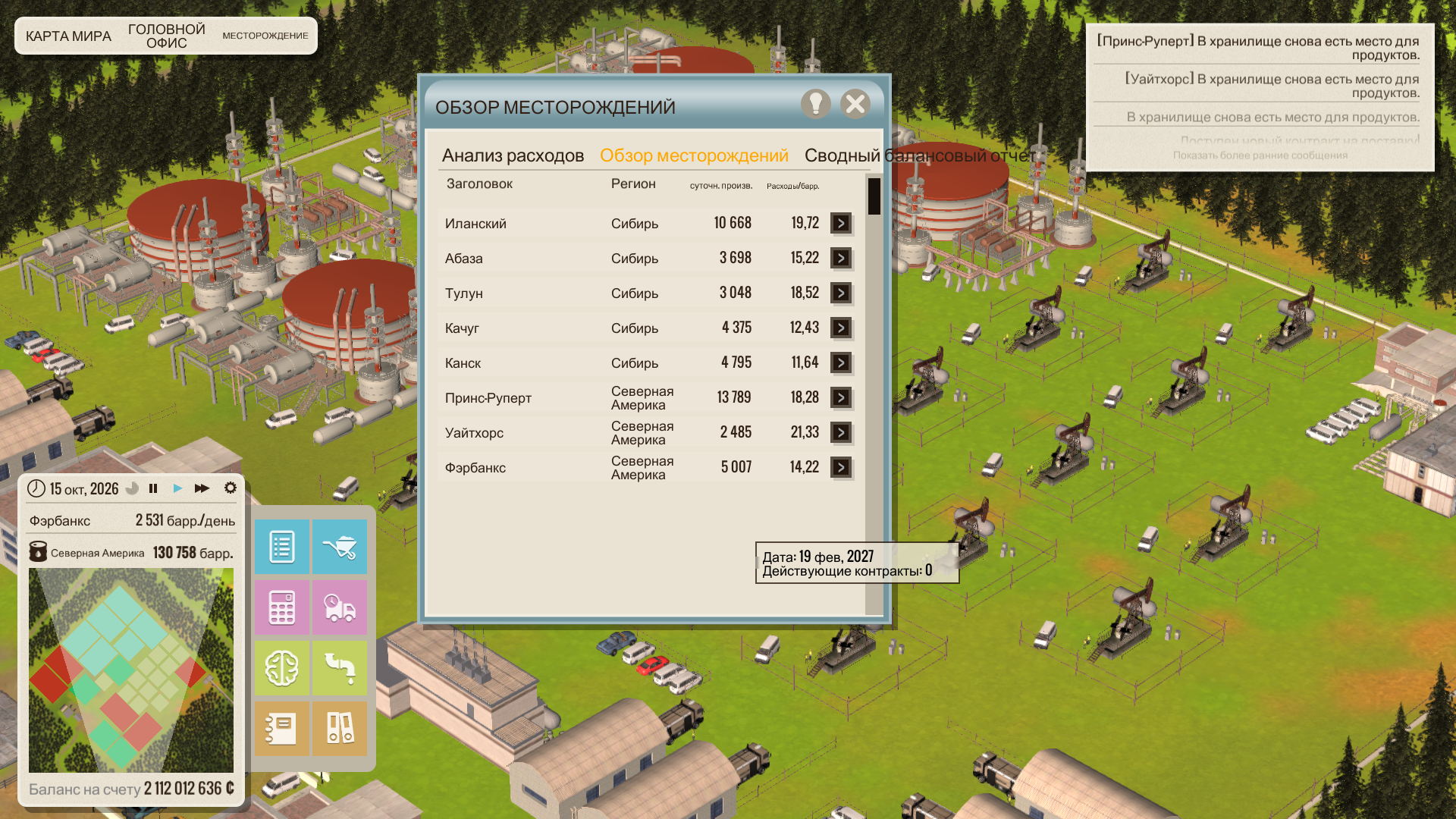Open the blue checklist panel
Viewport: 1456px width, 819px height.
click(x=281, y=547)
